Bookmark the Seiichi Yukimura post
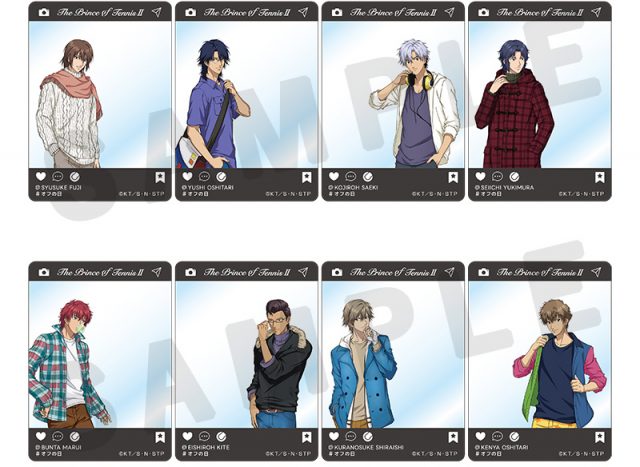 click(598, 177)
